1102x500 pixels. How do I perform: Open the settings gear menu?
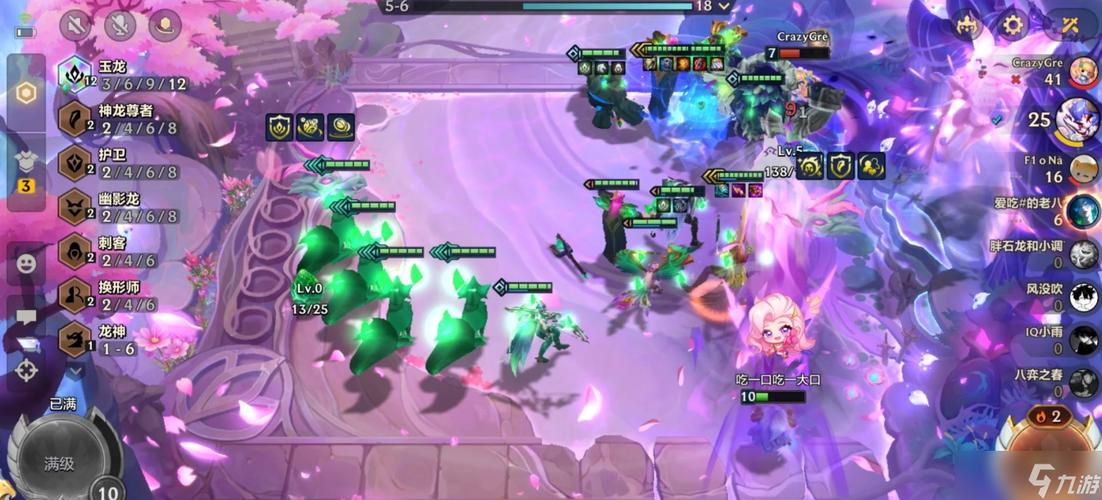click(x=1013, y=25)
